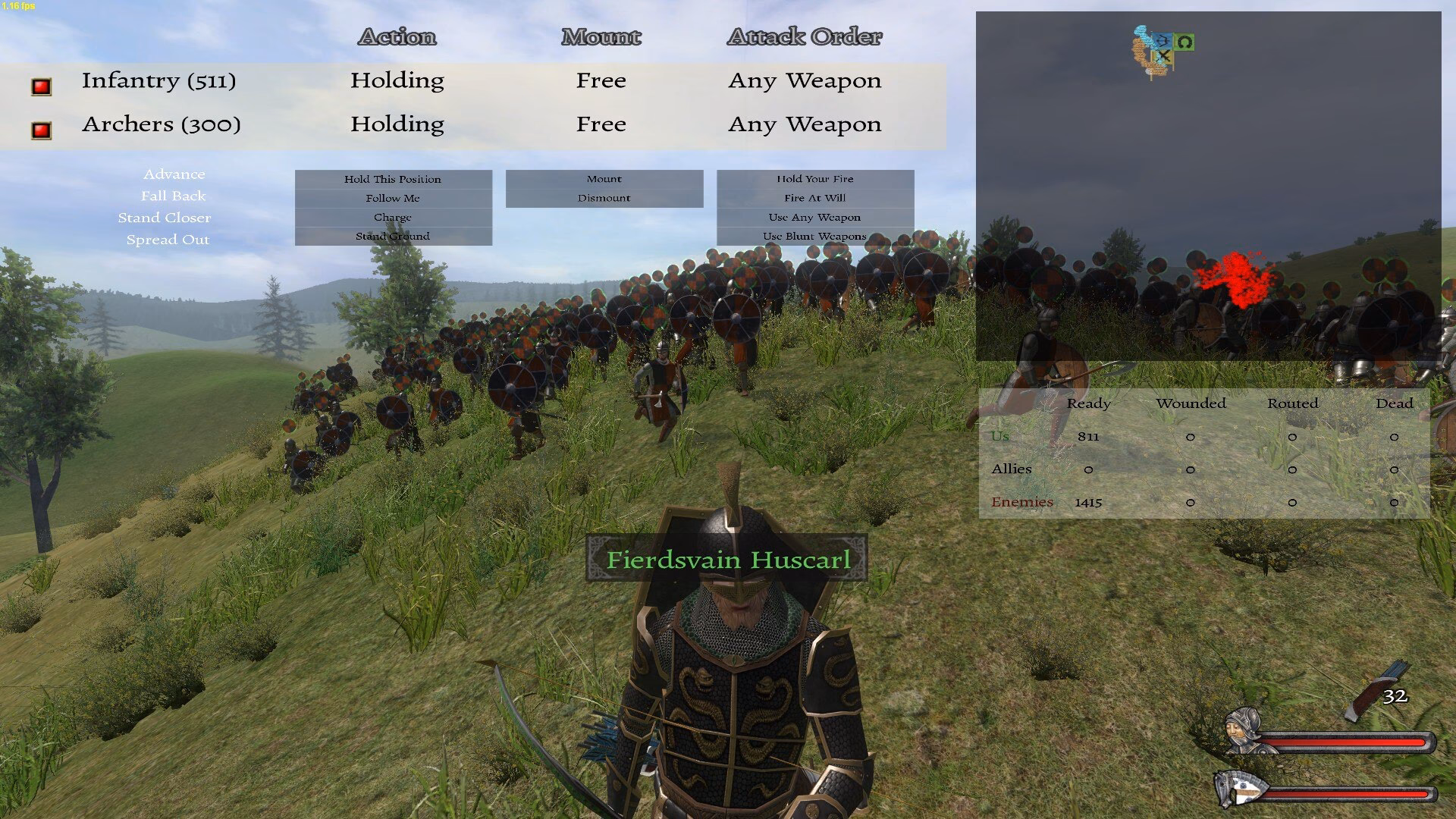Issue the Fall Back command
The height and width of the screenshot is (819, 1456).
(174, 196)
